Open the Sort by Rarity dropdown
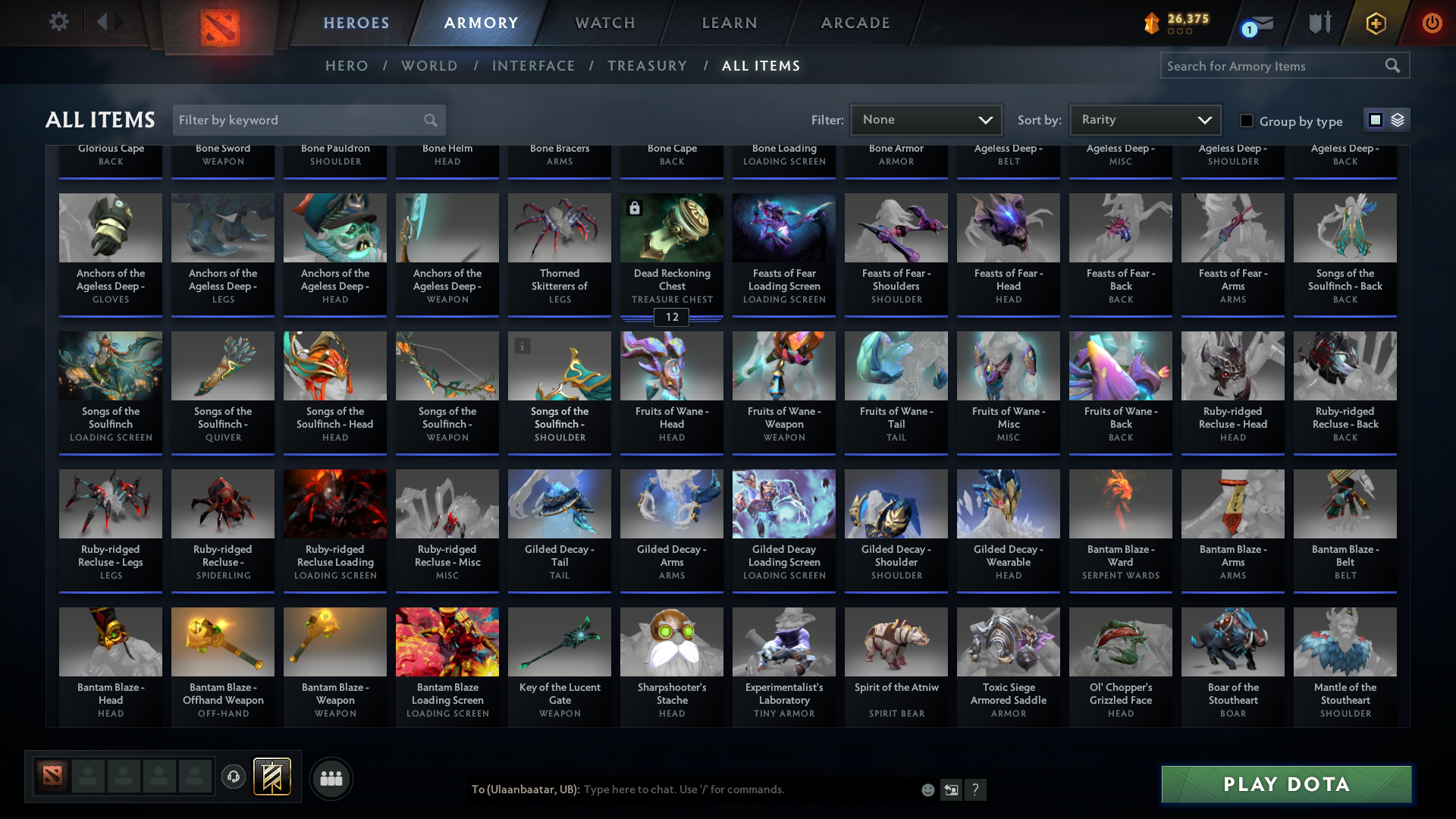1456x819 pixels. 1144,119
